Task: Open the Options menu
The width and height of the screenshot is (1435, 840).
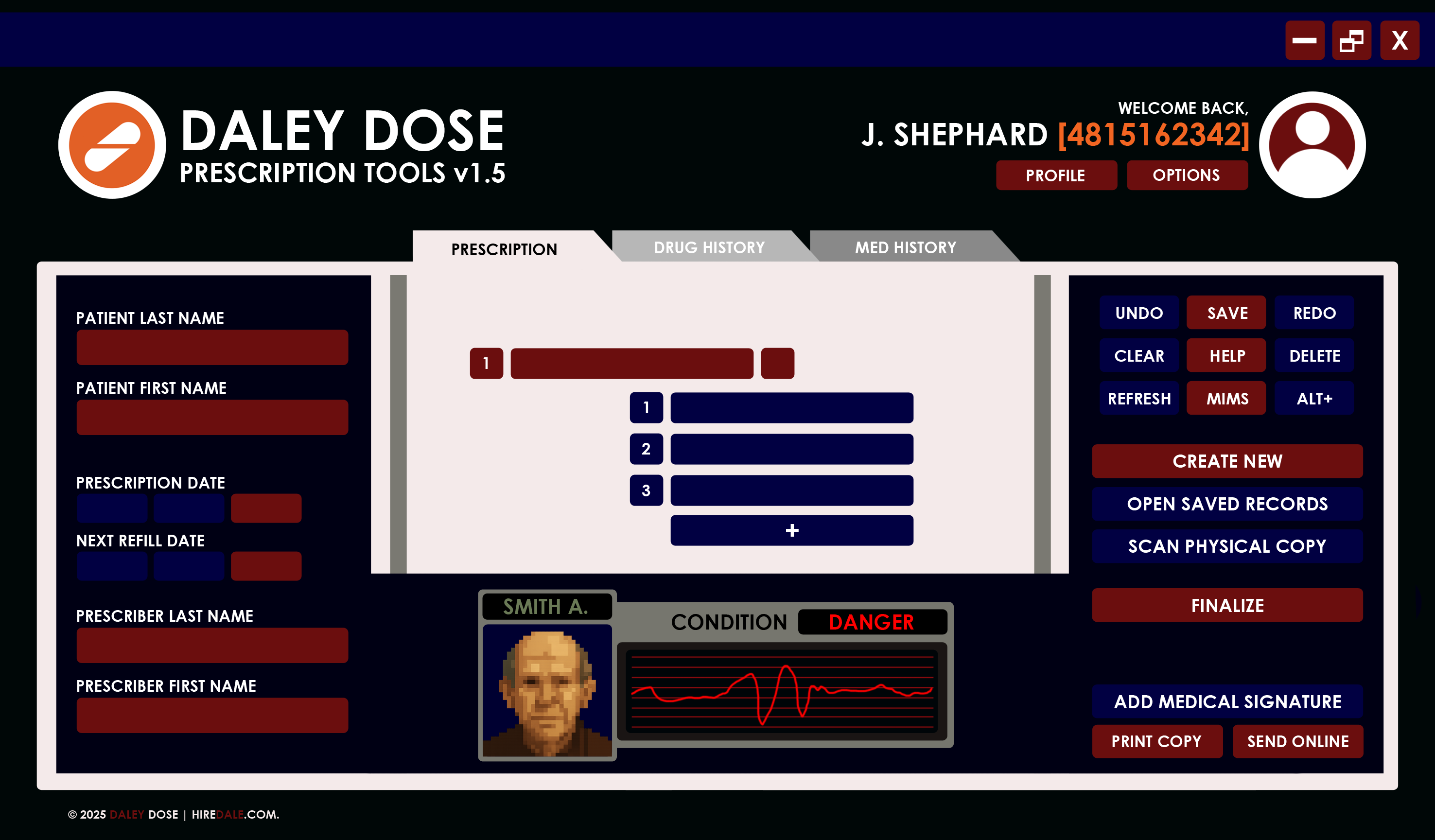Action: [x=1187, y=175]
